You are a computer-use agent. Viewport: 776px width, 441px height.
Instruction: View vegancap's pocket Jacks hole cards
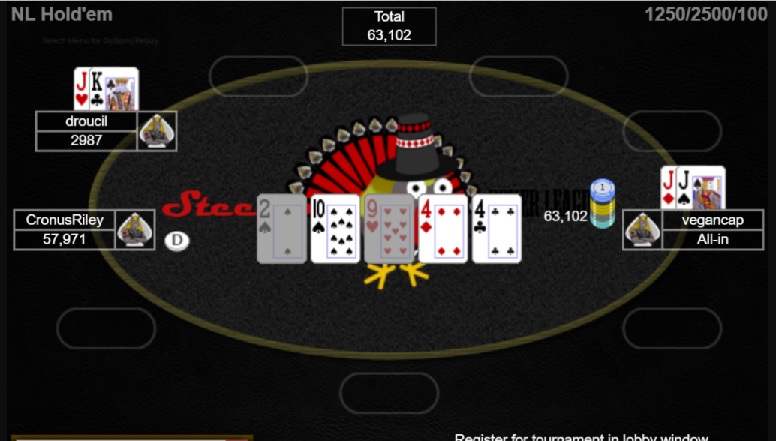pos(692,187)
